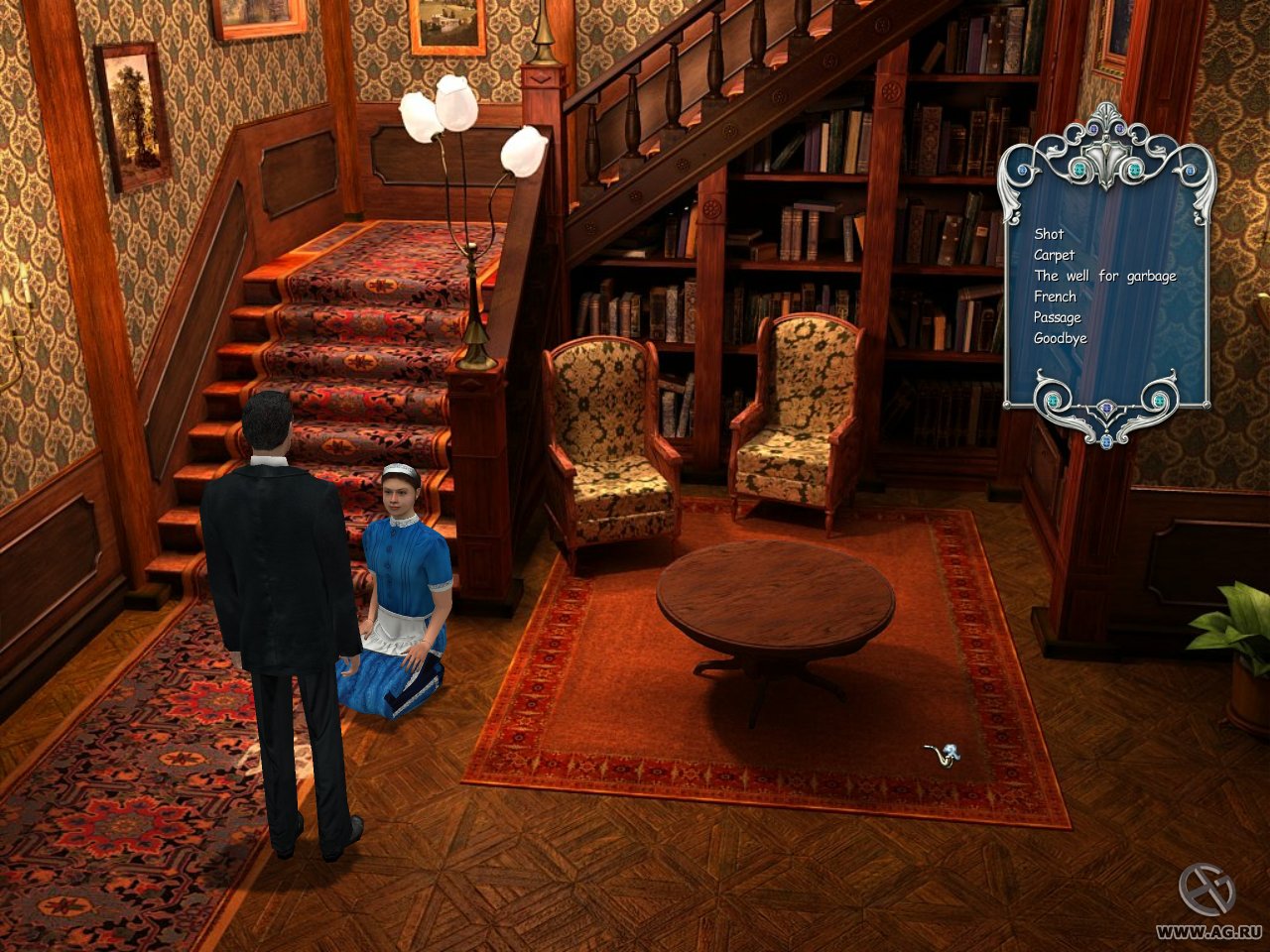The height and width of the screenshot is (952, 1270).
Task: Click the blue gem below the frame's bottom ornament
Action: [1106, 441]
